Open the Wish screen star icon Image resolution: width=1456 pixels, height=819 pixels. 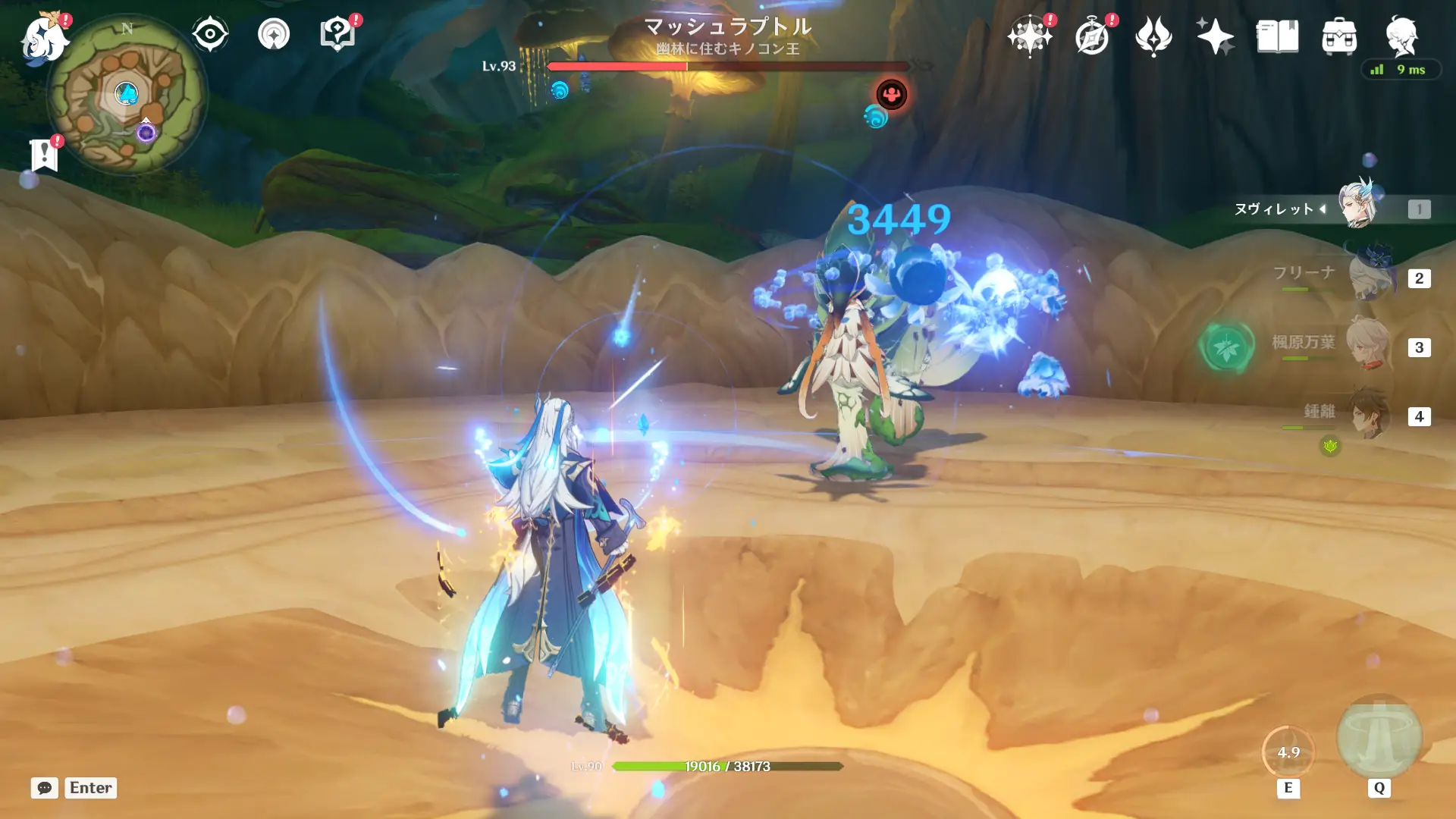(1029, 34)
